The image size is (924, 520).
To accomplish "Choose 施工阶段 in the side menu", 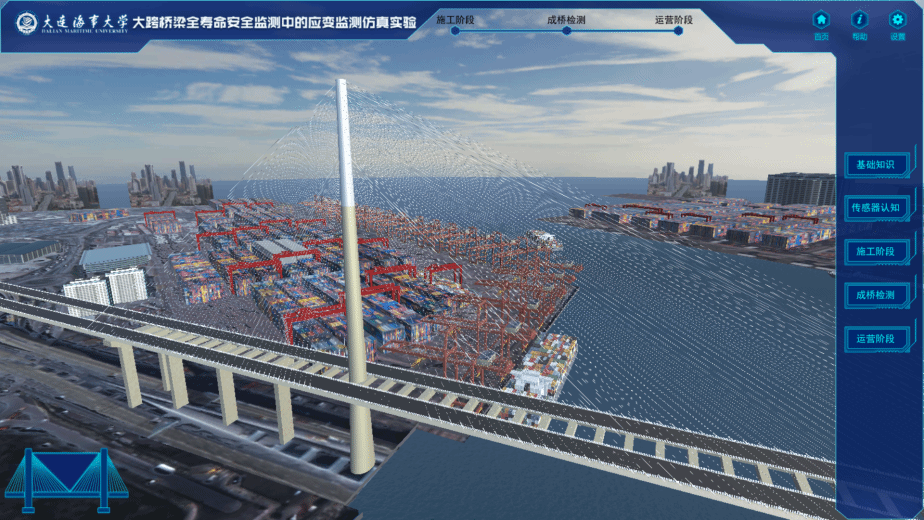I will (876, 251).
